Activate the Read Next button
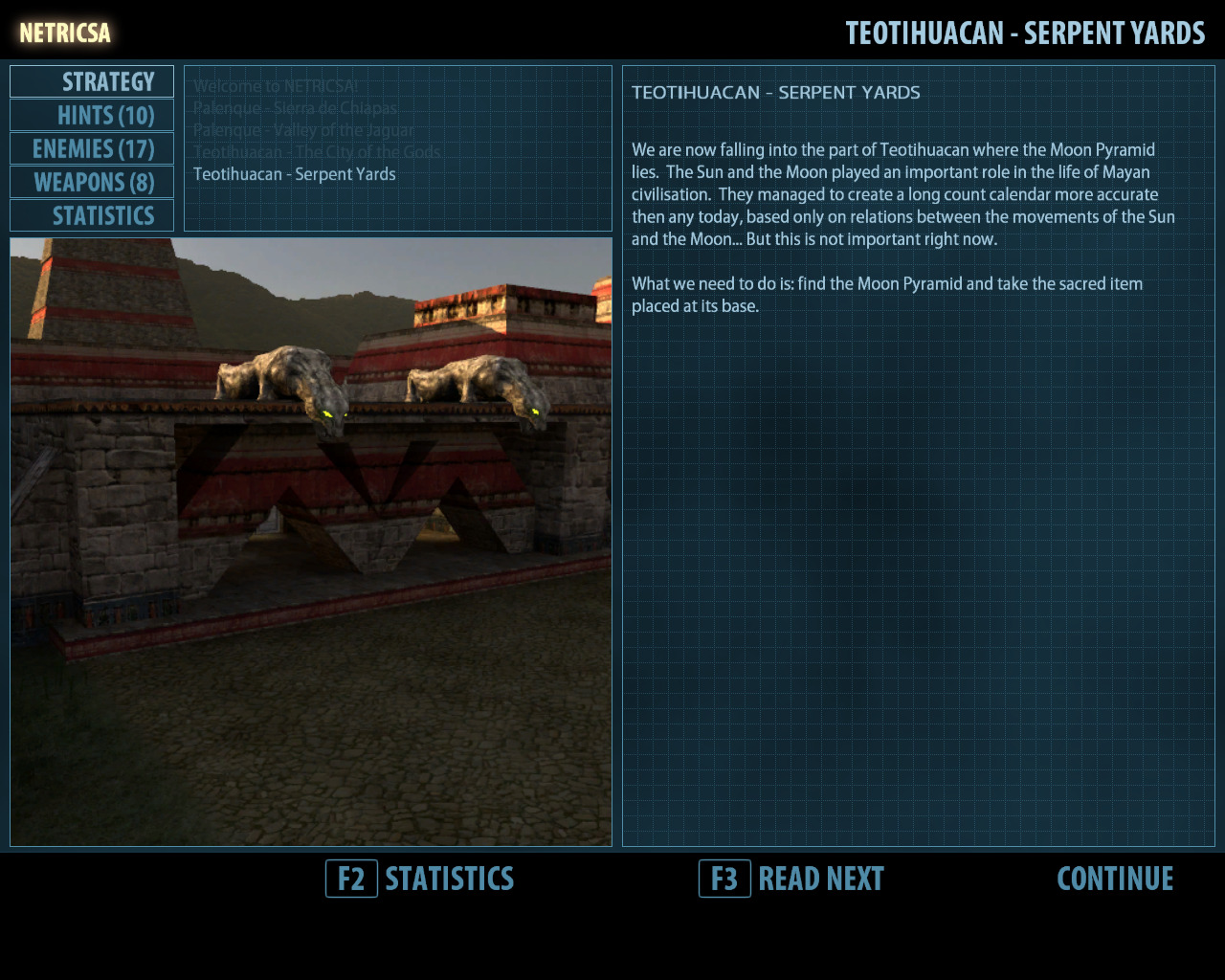This screenshot has height=980, width=1225. (x=792, y=879)
